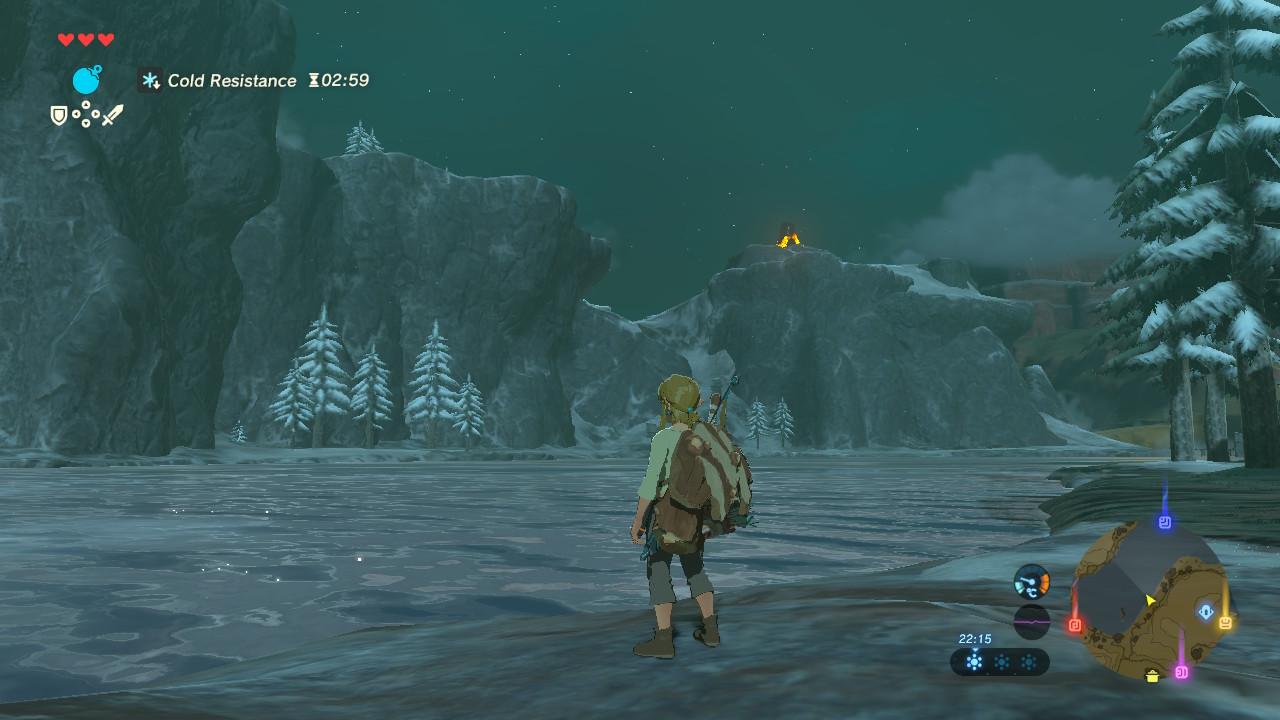
Task: Select the blue pin marker on minimap
Action: tap(1164, 522)
